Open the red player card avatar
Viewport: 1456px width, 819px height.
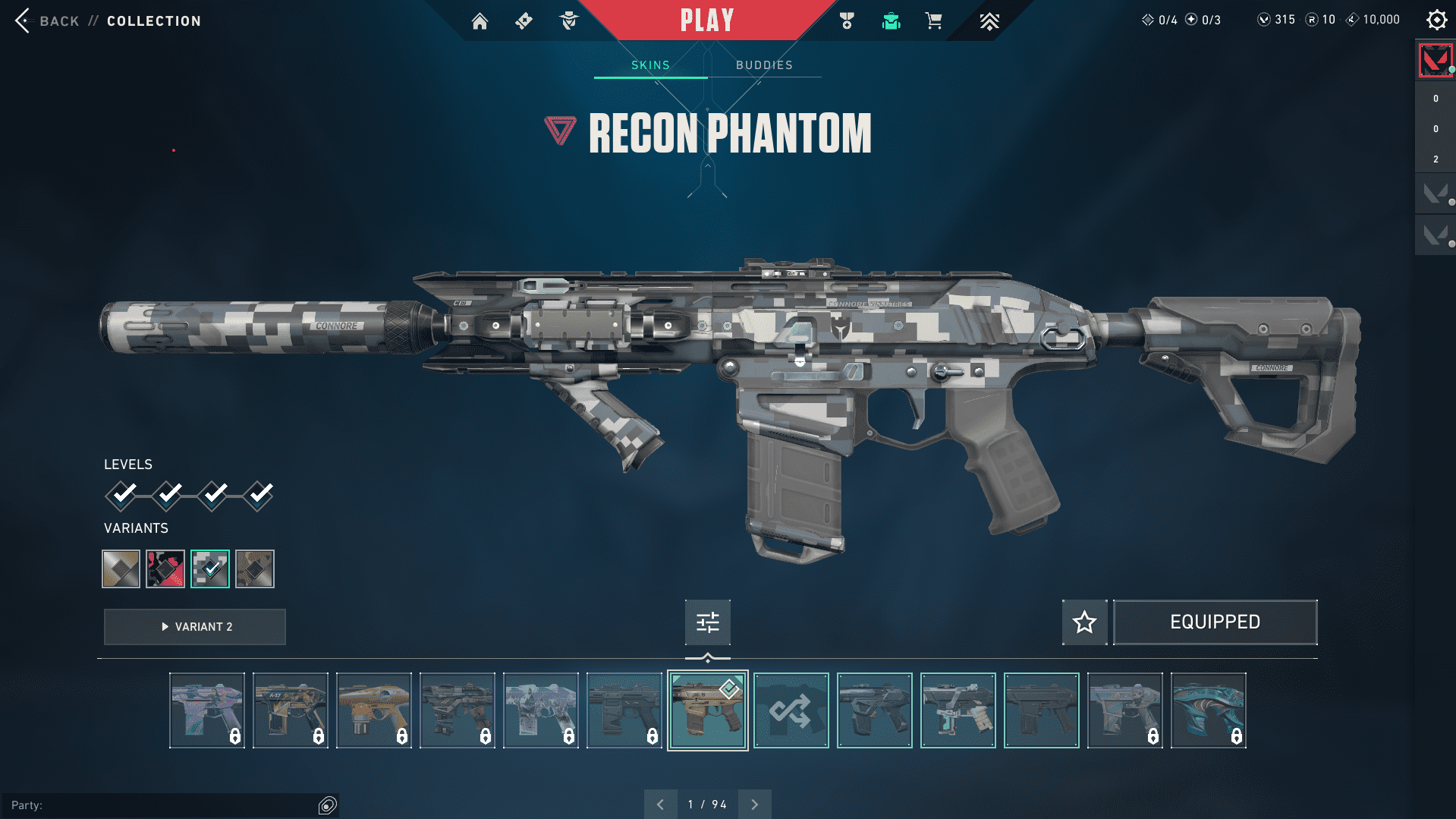pos(1435,60)
